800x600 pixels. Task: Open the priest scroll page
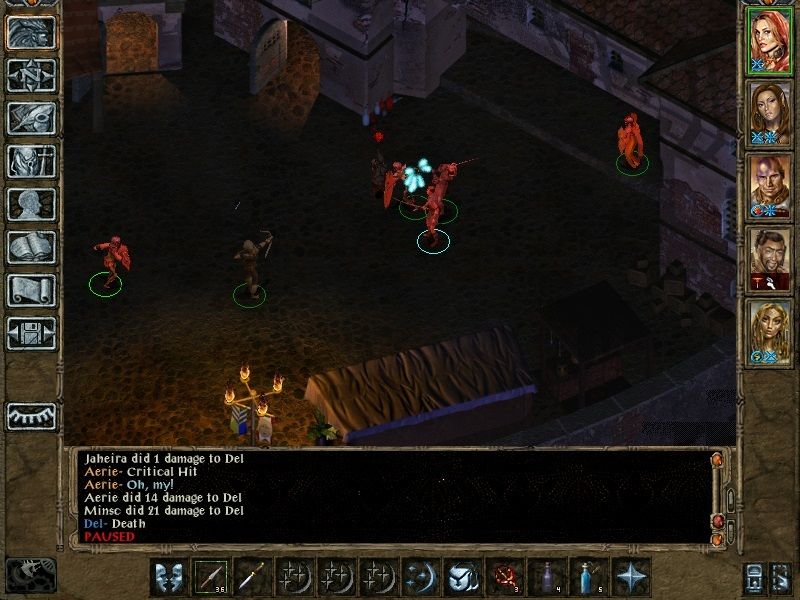[31, 290]
